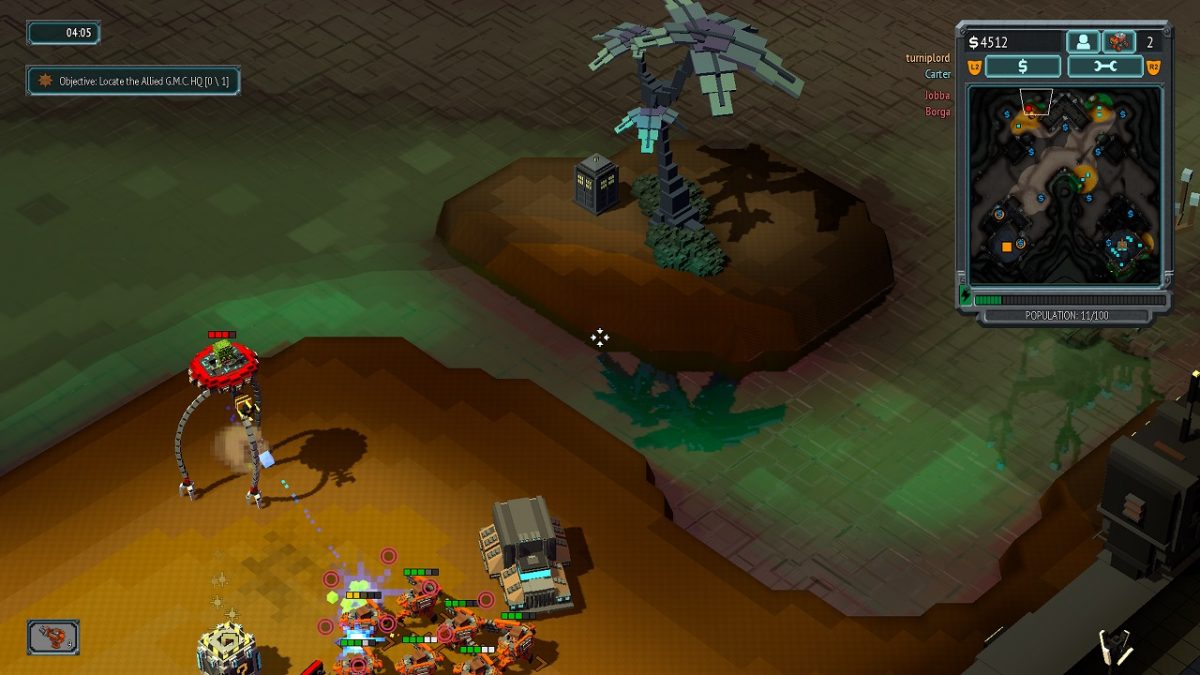
Task: Click the Locate Allied G.M.C HQ objective
Action: 133,80
